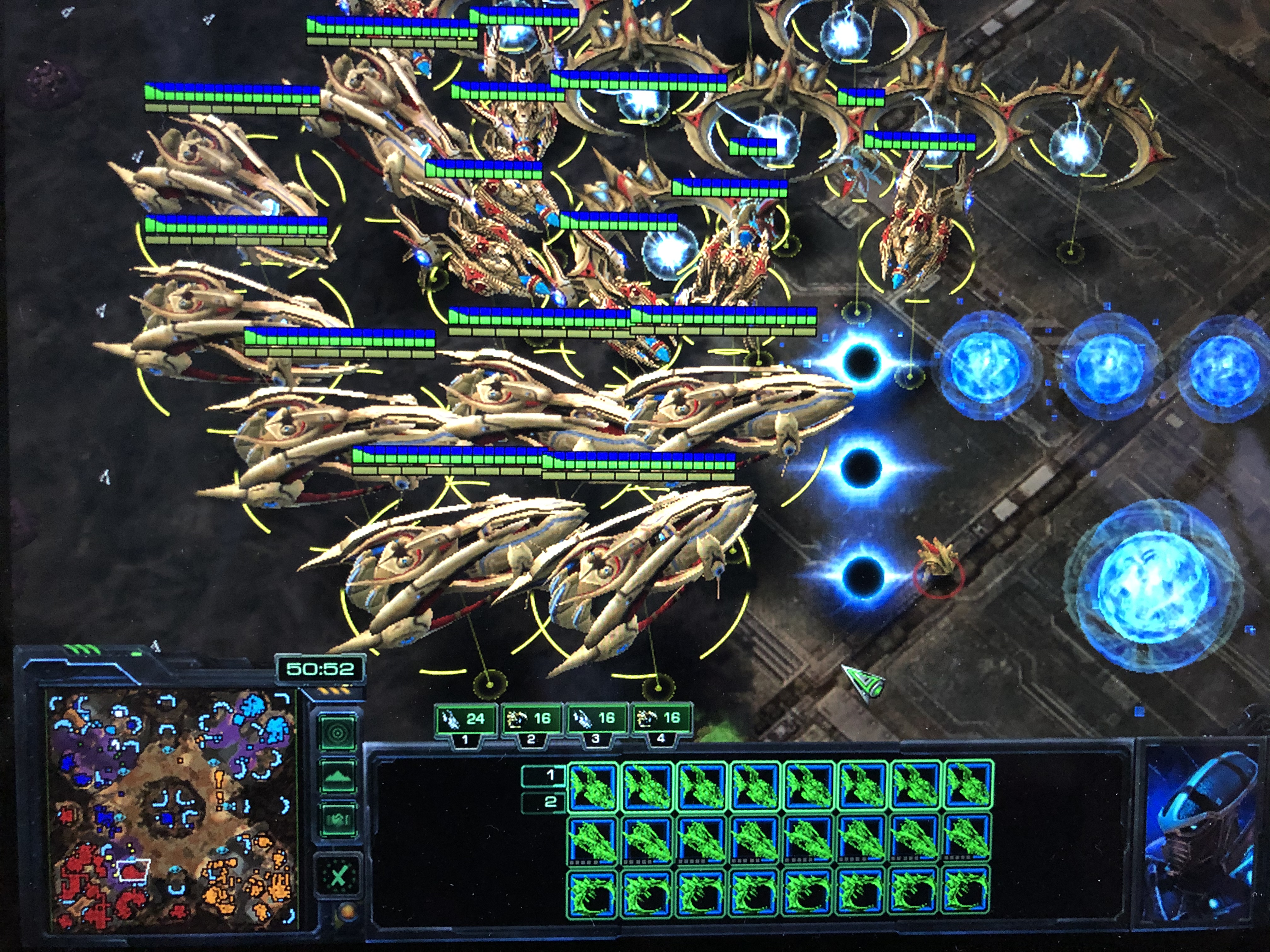Activate the minimap ping button
The image size is (1270, 952).
tap(337, 732)
